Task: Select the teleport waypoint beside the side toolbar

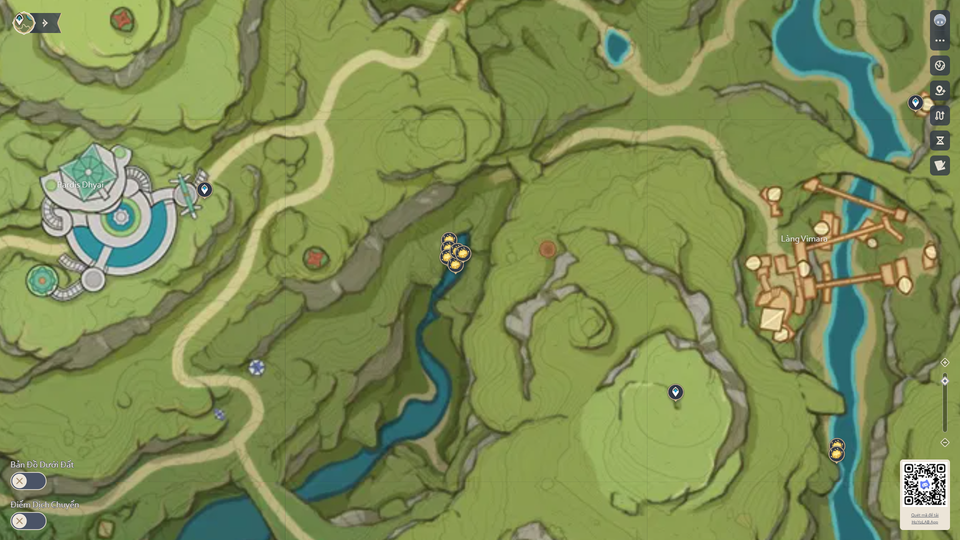Action: point(915,102)
